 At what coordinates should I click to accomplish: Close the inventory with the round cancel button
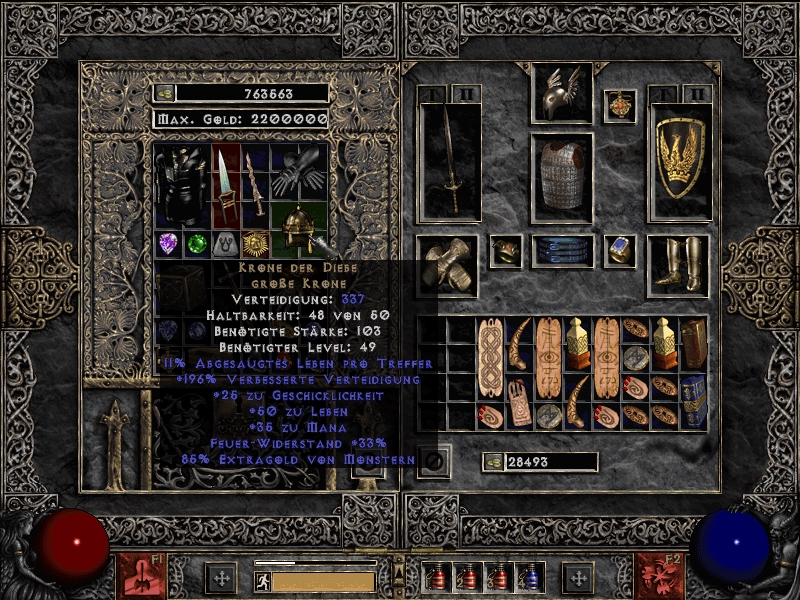click(436, 461)
